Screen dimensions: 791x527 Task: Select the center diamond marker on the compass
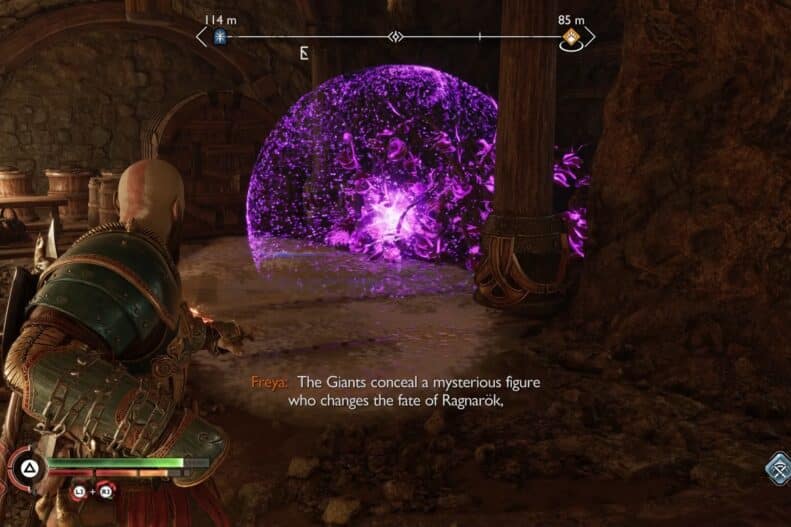click(x=396, y=38)
